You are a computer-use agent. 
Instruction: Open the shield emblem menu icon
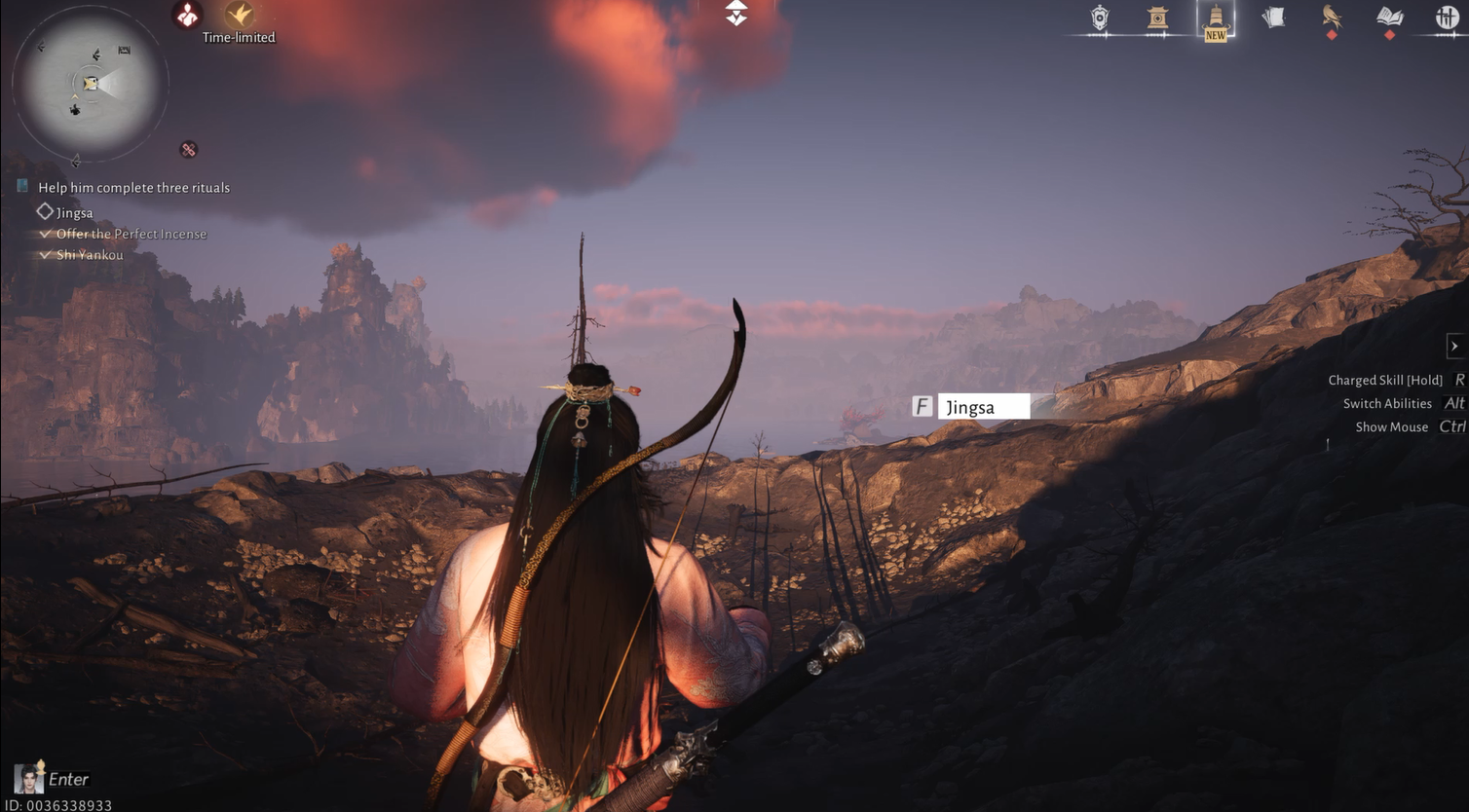1100,18
